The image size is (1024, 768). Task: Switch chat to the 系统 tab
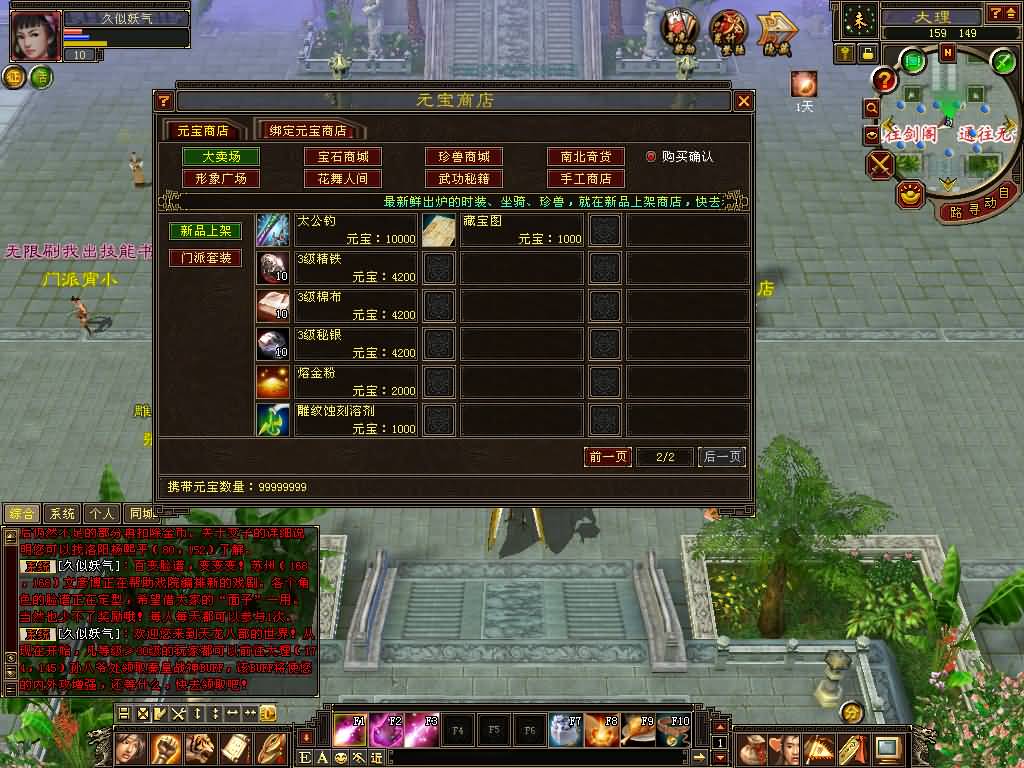tap(62, 513)
